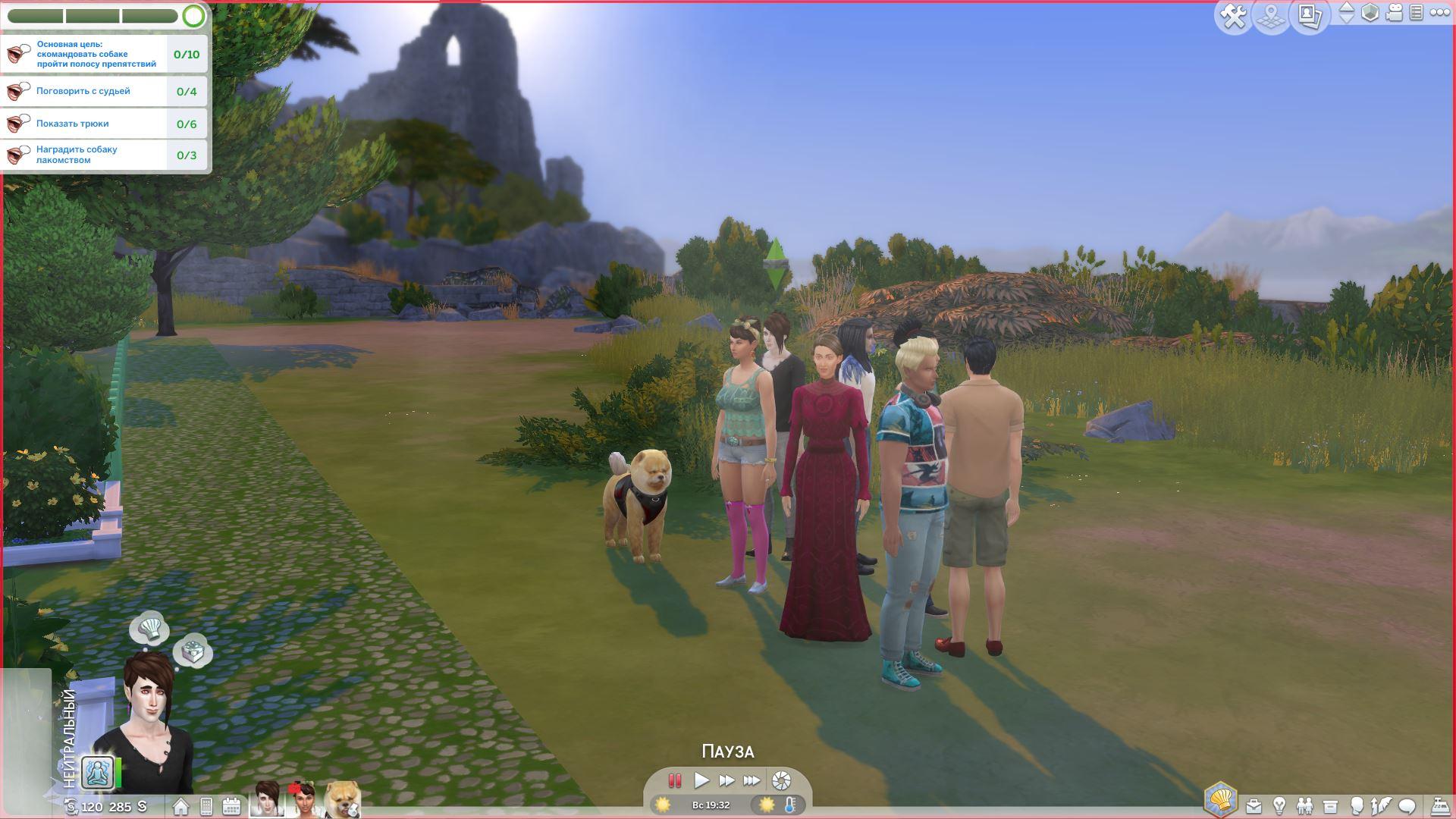This screenshot has width=1456, height=819.
Task: Open the Relationships panel with two figures
Action: [x=1304, y=806]
